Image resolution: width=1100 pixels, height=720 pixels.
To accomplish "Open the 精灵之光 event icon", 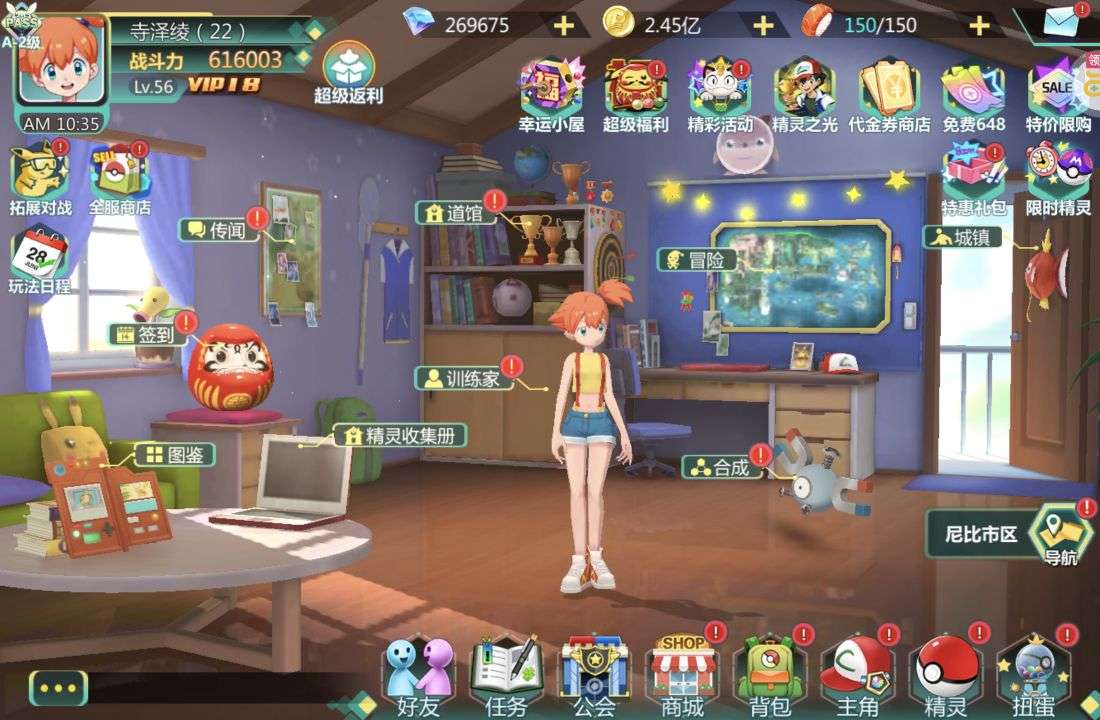I will (805, 93).
